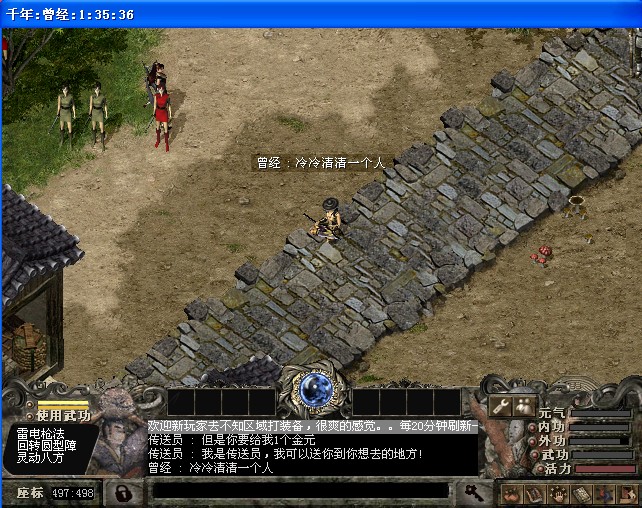642x508 pixels.
Task: Click the exit door icon
Action: click(x=627, y=493)
